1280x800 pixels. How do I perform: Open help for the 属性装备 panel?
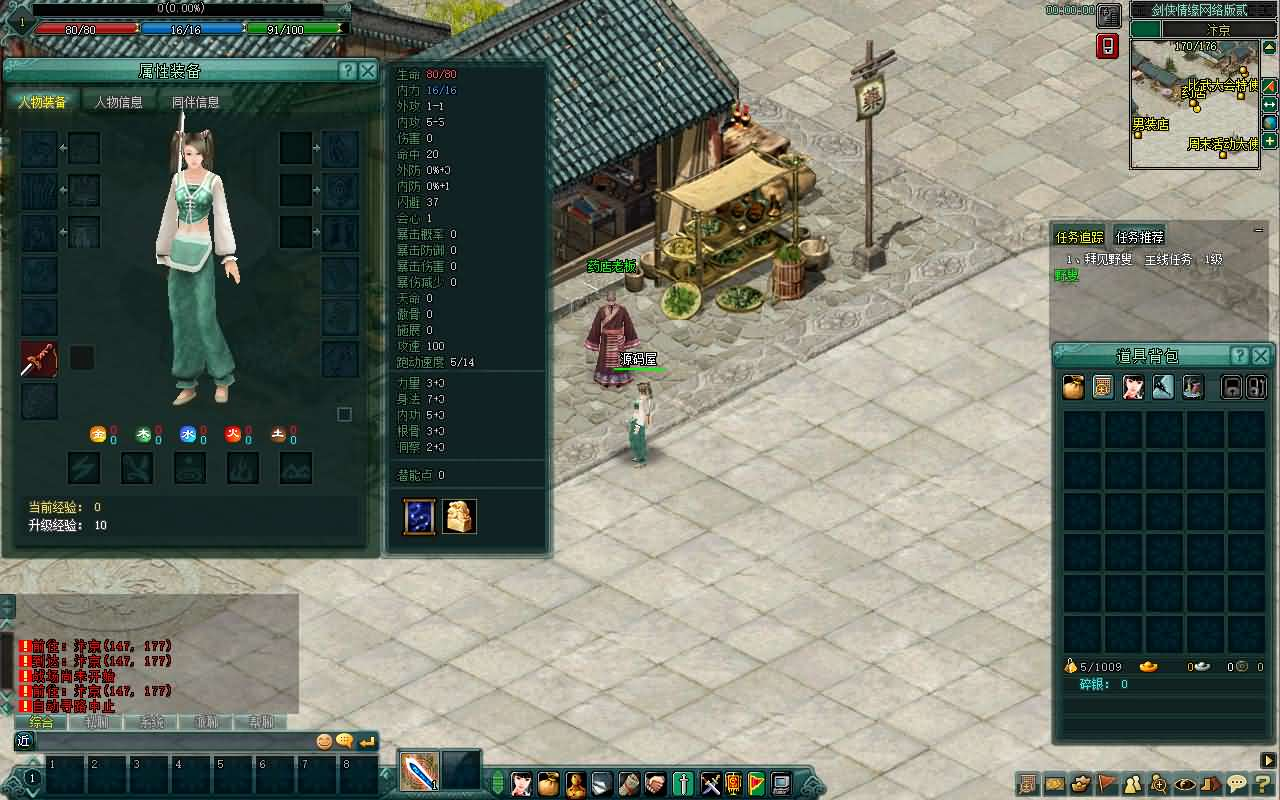click(347, 71)
